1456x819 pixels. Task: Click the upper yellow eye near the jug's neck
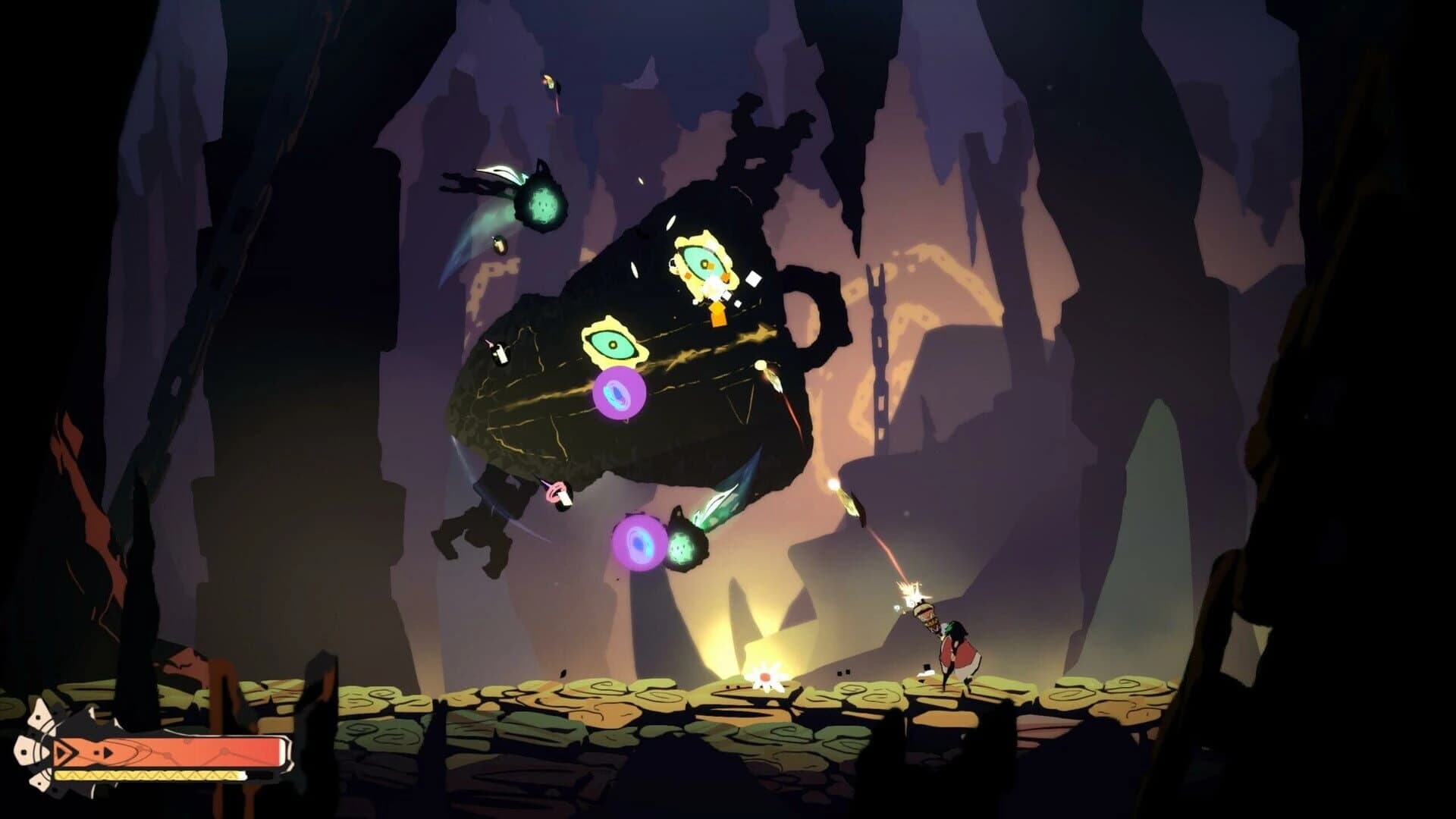(701, 262)
